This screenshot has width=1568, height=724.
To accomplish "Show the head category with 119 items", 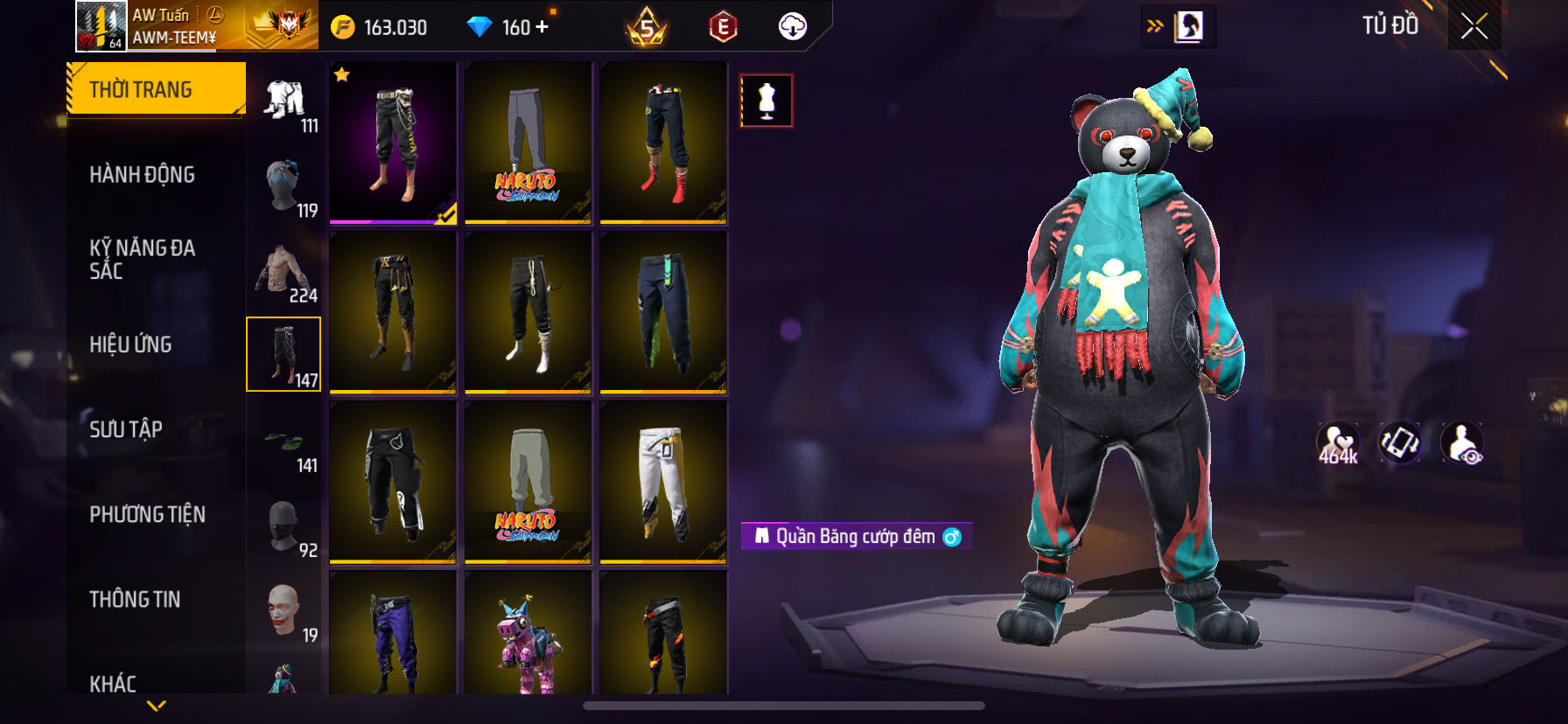I will coord(284,188).
